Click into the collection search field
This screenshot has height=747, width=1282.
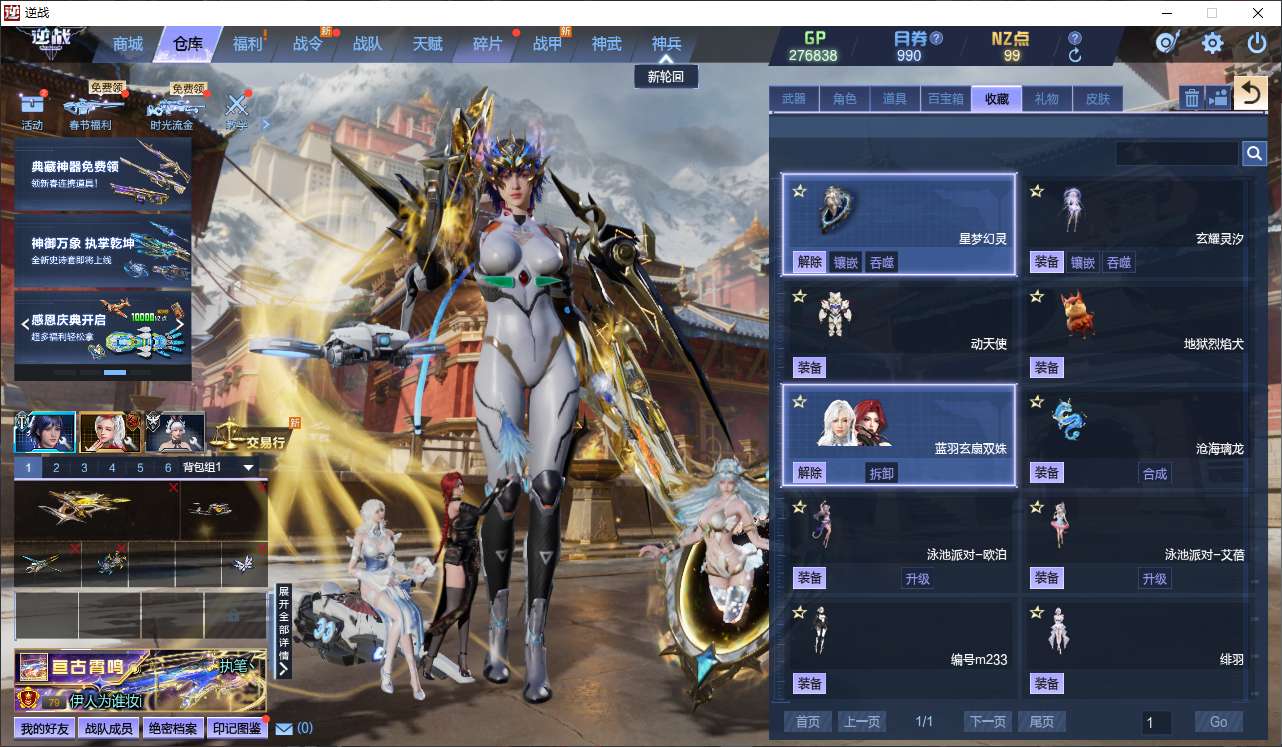click(1176, 153)
